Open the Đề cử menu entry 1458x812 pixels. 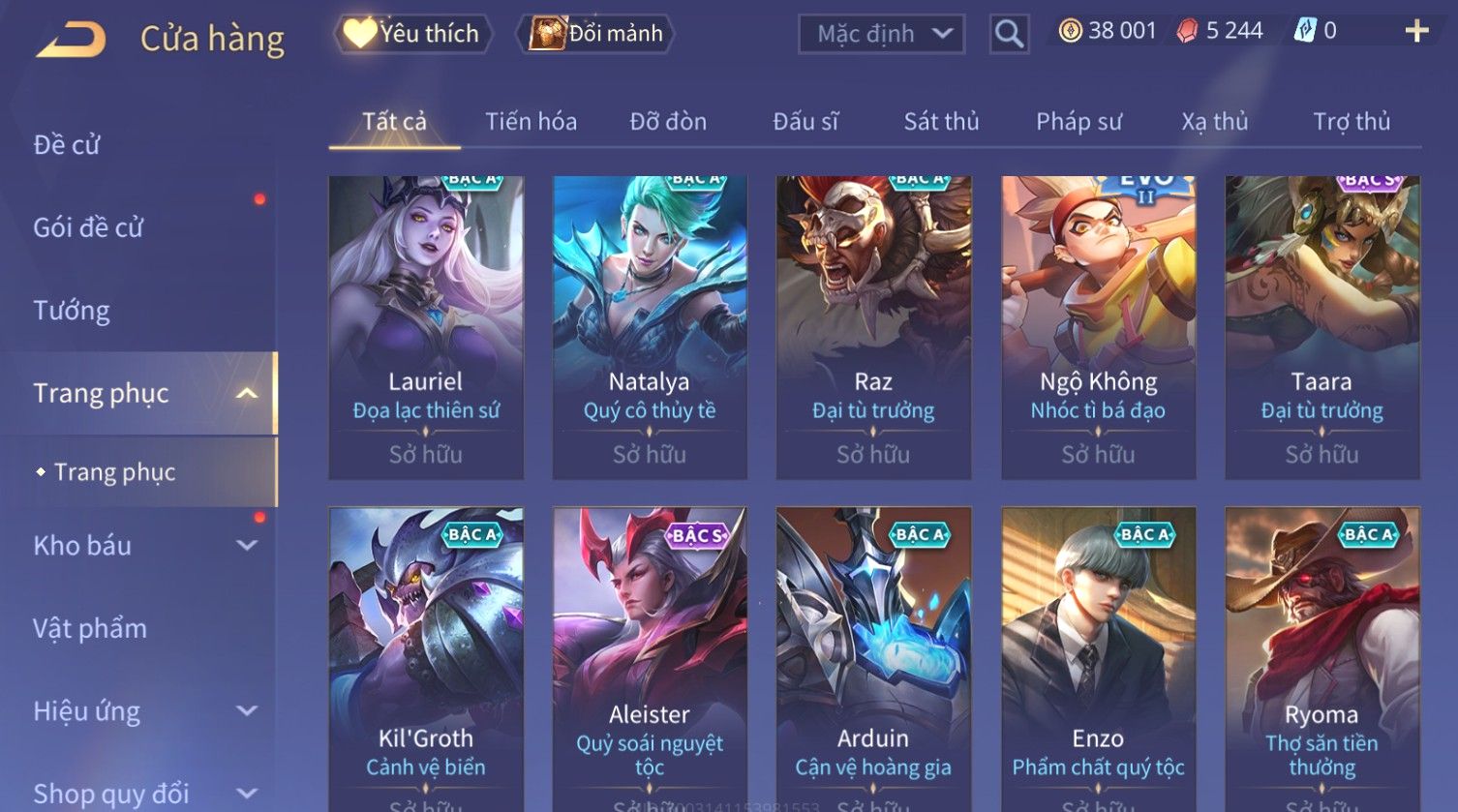coord(68,145)
